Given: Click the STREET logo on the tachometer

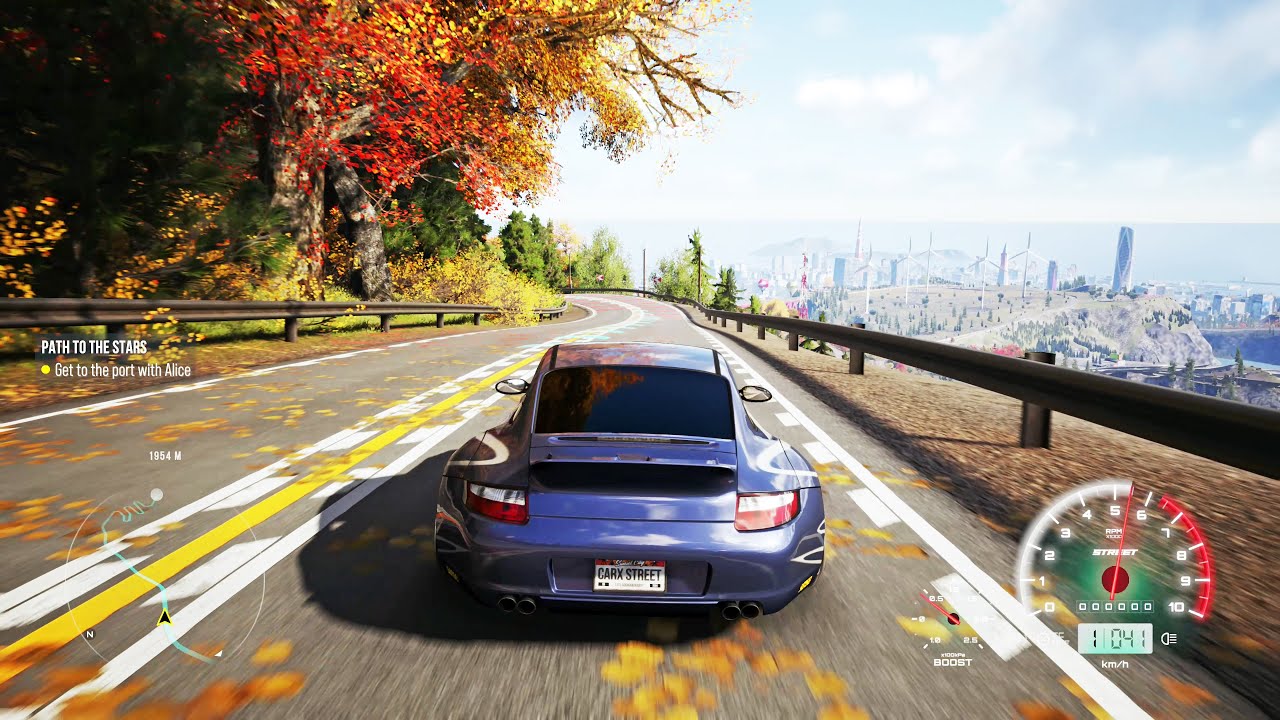Looking at the screenshot, I should 1115,552.
